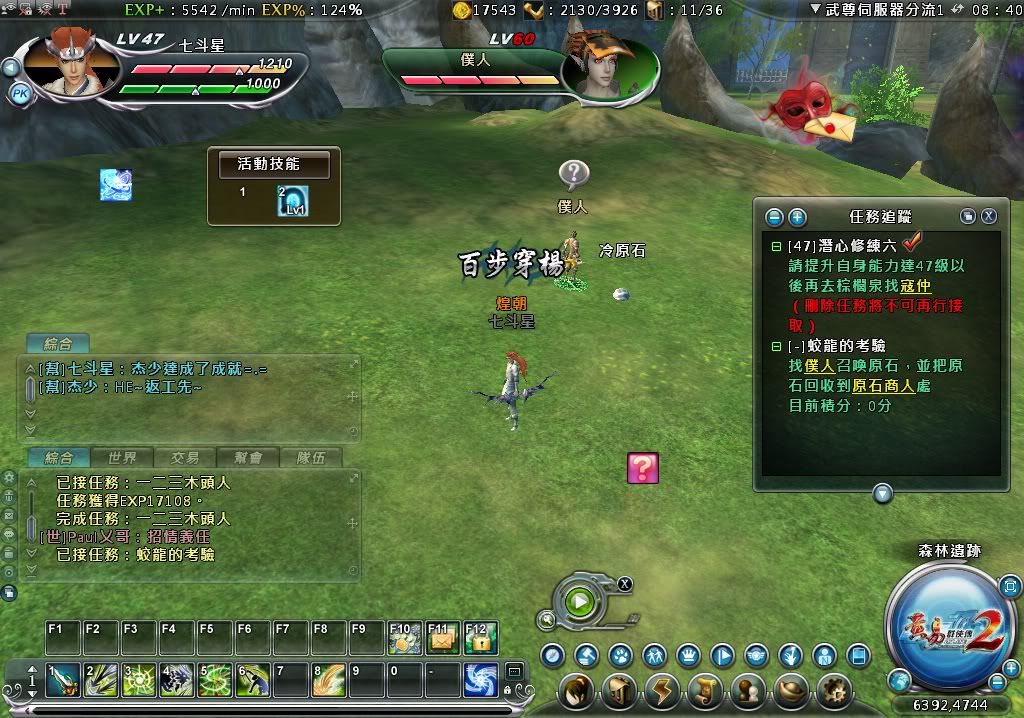Click the F12 padlock shortcut
The image size is (1024, 718).
[481, 638]
